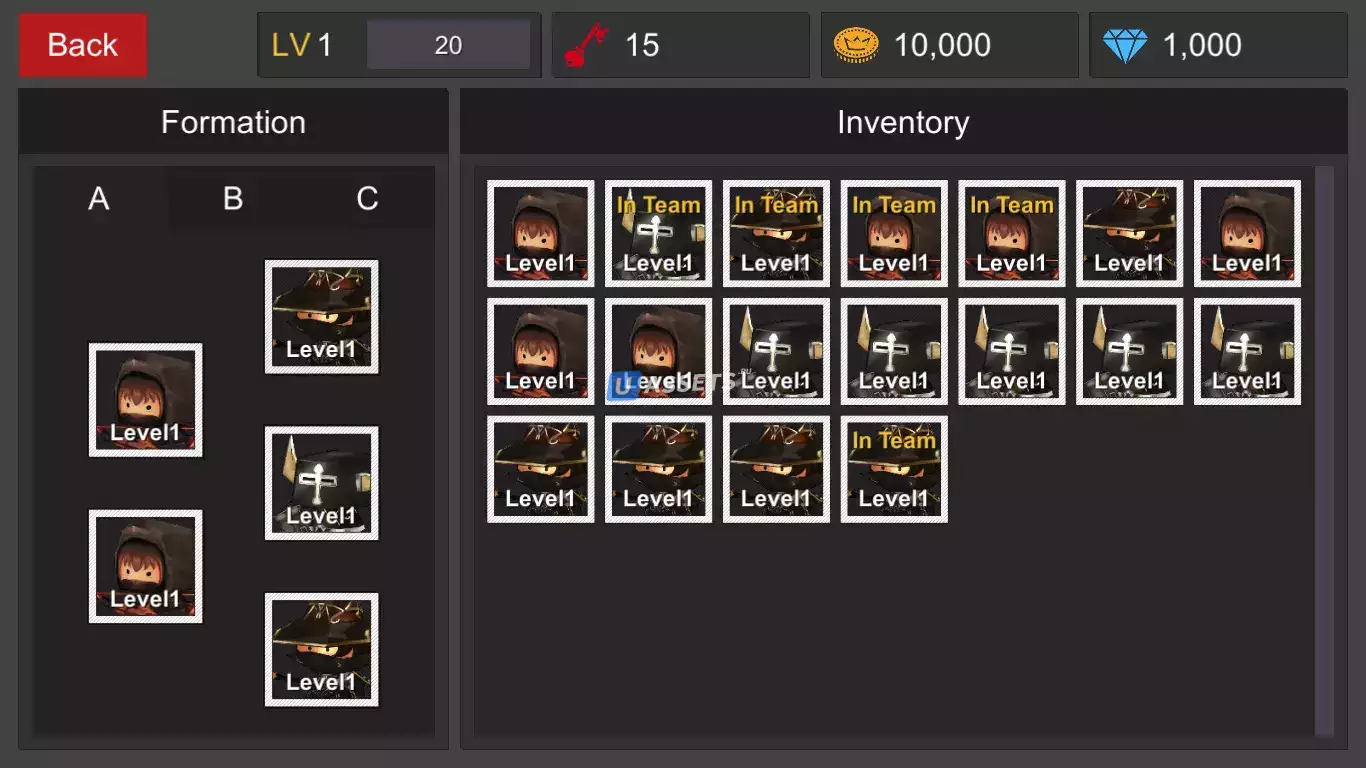
Task: Switch to formation tab A
Action: point(99,198)
